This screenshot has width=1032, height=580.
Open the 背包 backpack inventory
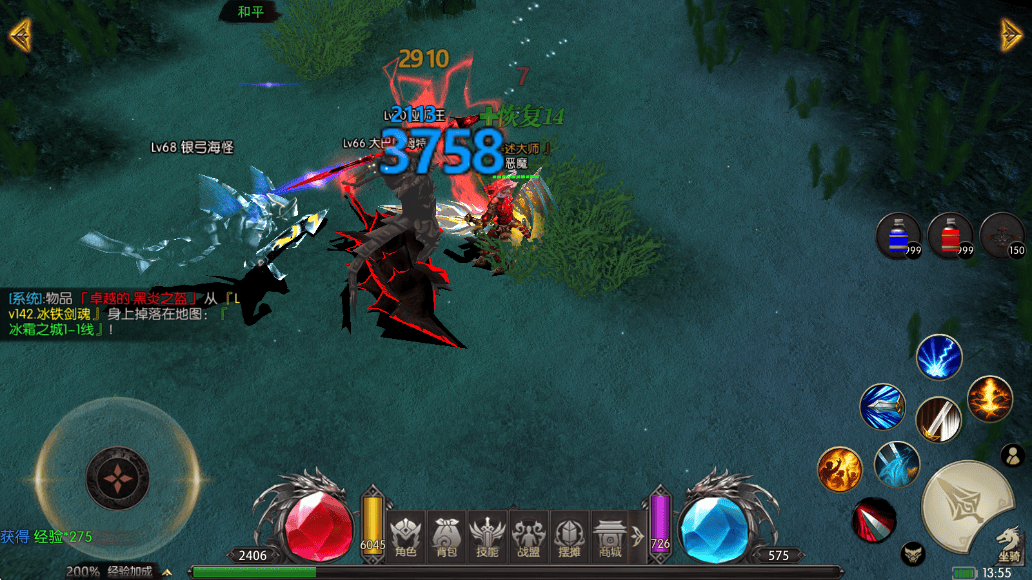tap(446, 538)
